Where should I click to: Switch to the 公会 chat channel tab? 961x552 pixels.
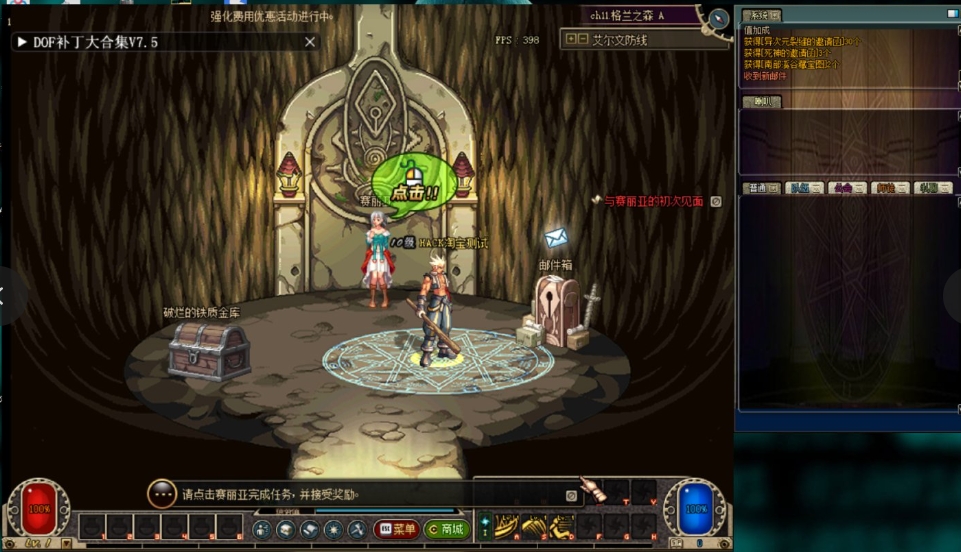(x=847, y=188)
